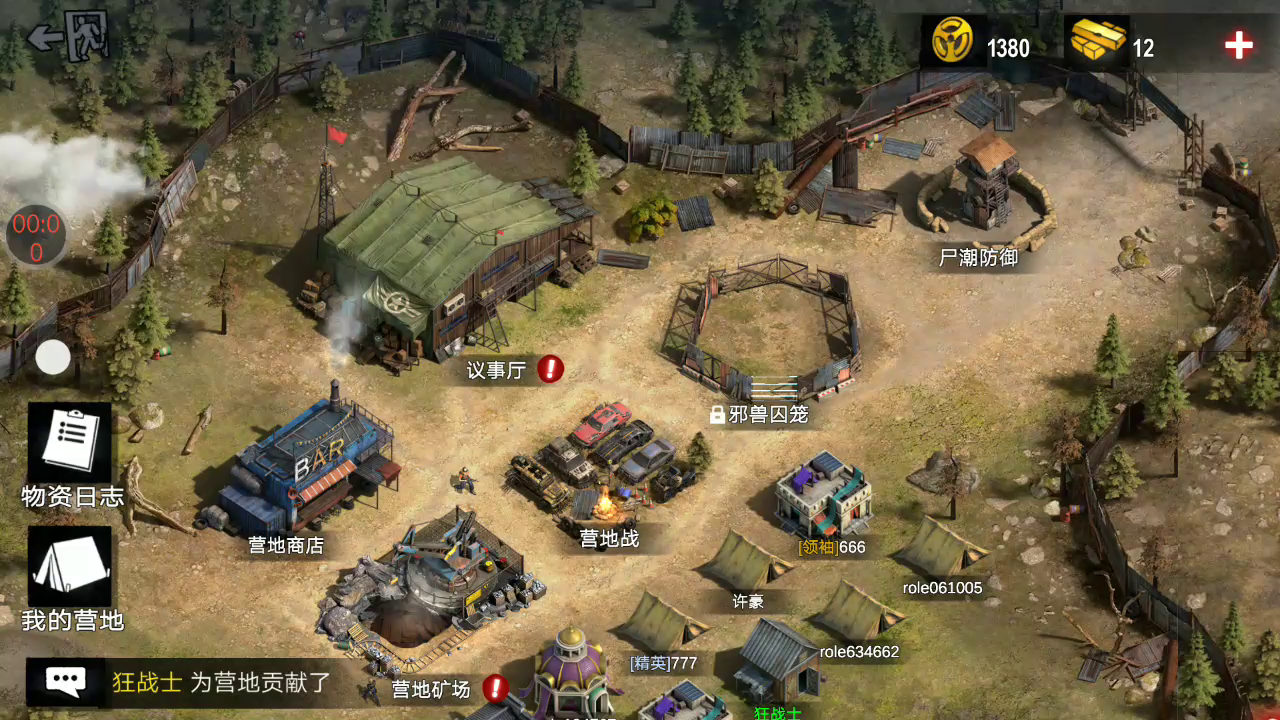Tap the yellow coin currency icon

953,43
